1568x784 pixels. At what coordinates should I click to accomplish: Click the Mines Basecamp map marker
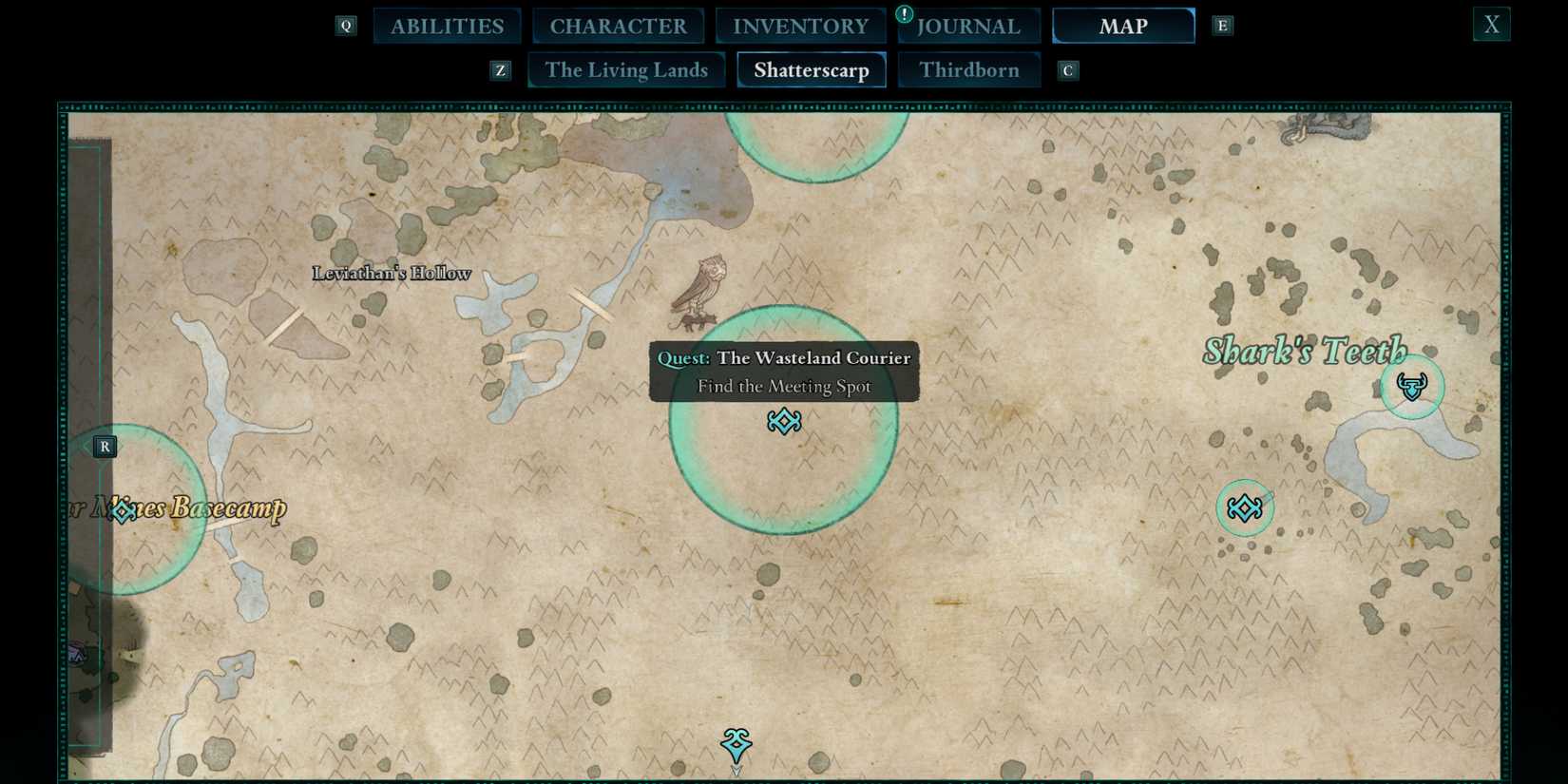point(122,511)
